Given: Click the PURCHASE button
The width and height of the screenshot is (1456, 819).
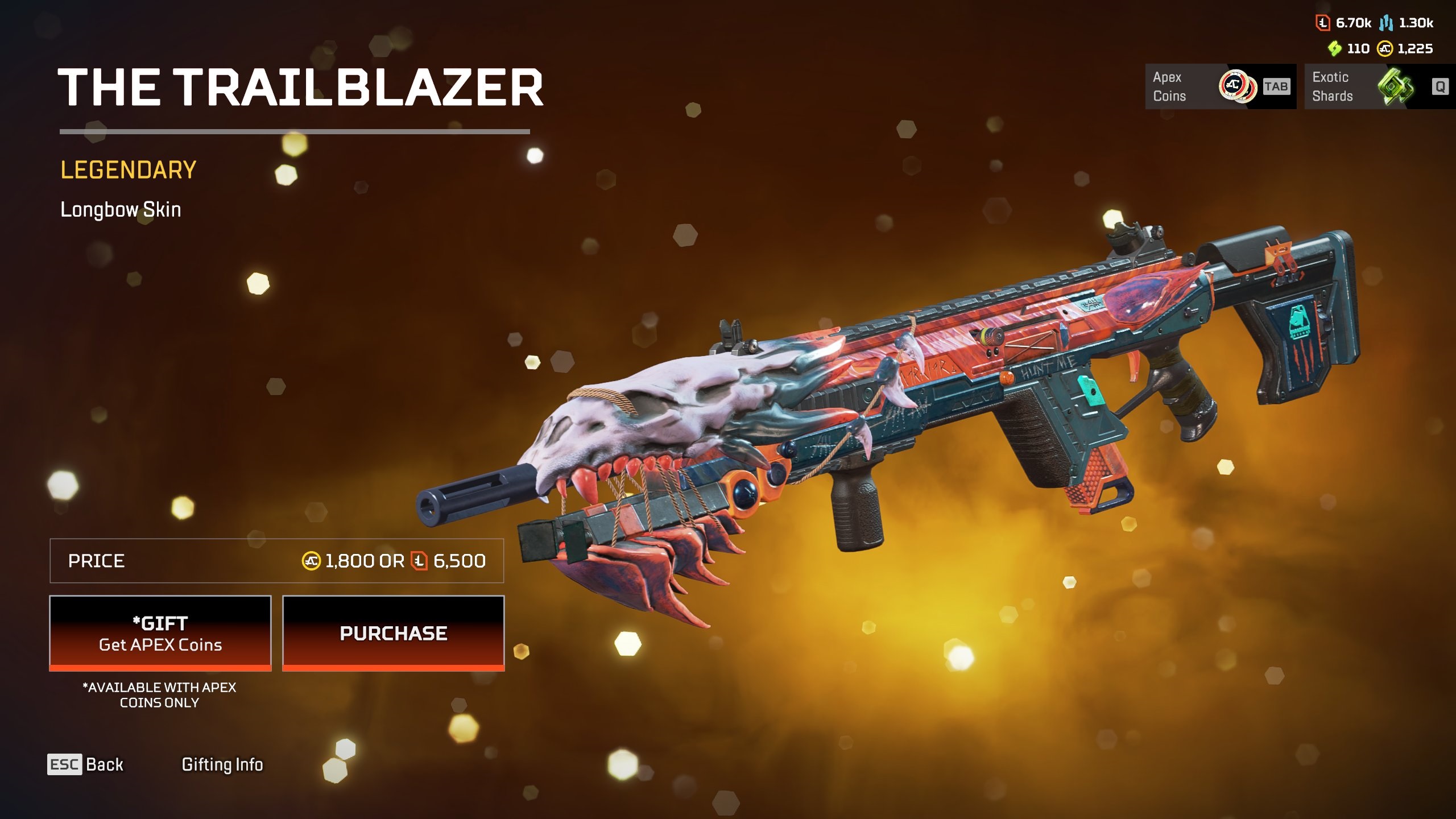Looking at the screenshot, I should pos(393,633).
